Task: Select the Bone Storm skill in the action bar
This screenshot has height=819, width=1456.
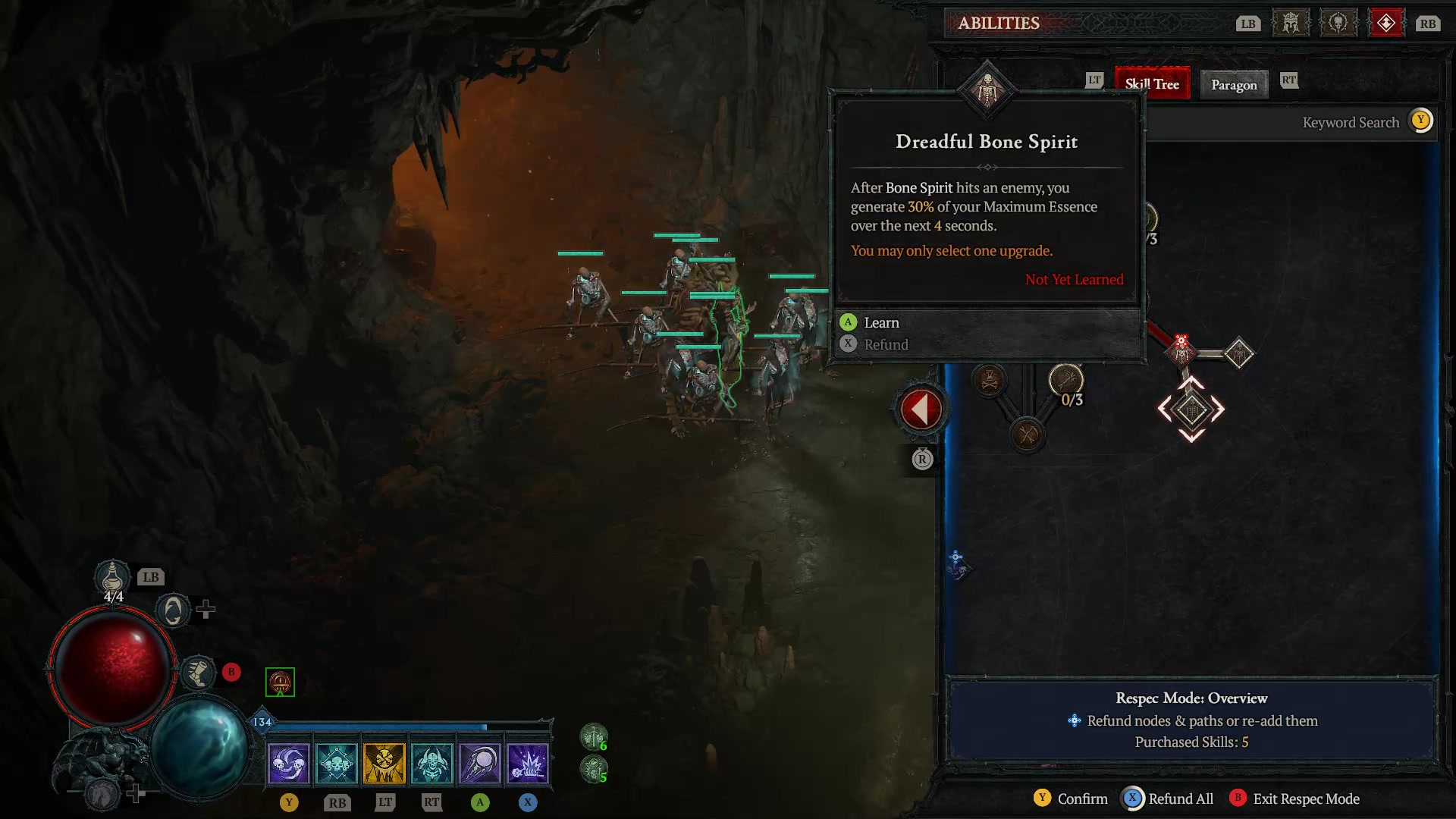Action: [x=289, y=762]
